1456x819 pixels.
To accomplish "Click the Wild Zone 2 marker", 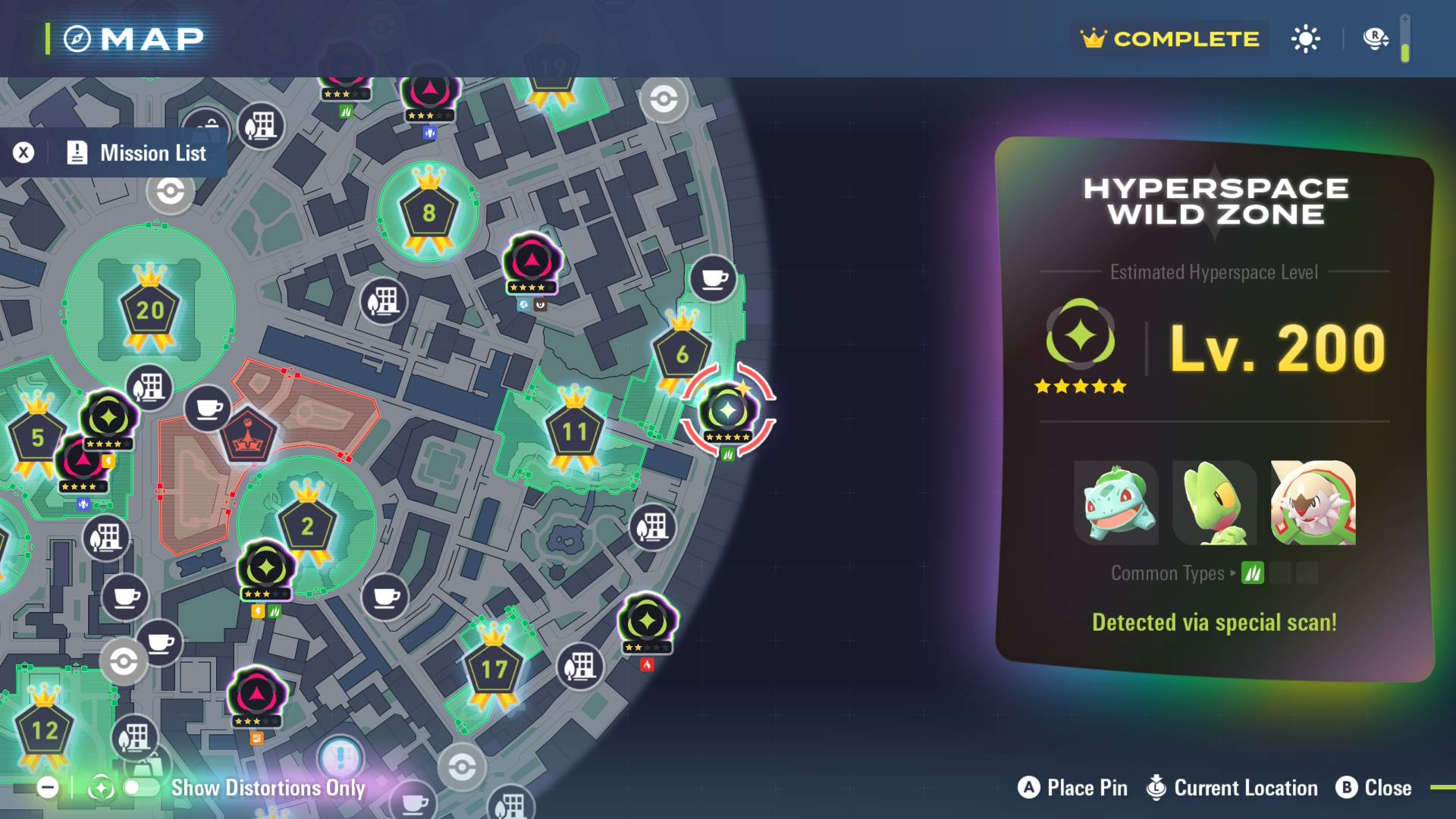I will tap(307, 526).
